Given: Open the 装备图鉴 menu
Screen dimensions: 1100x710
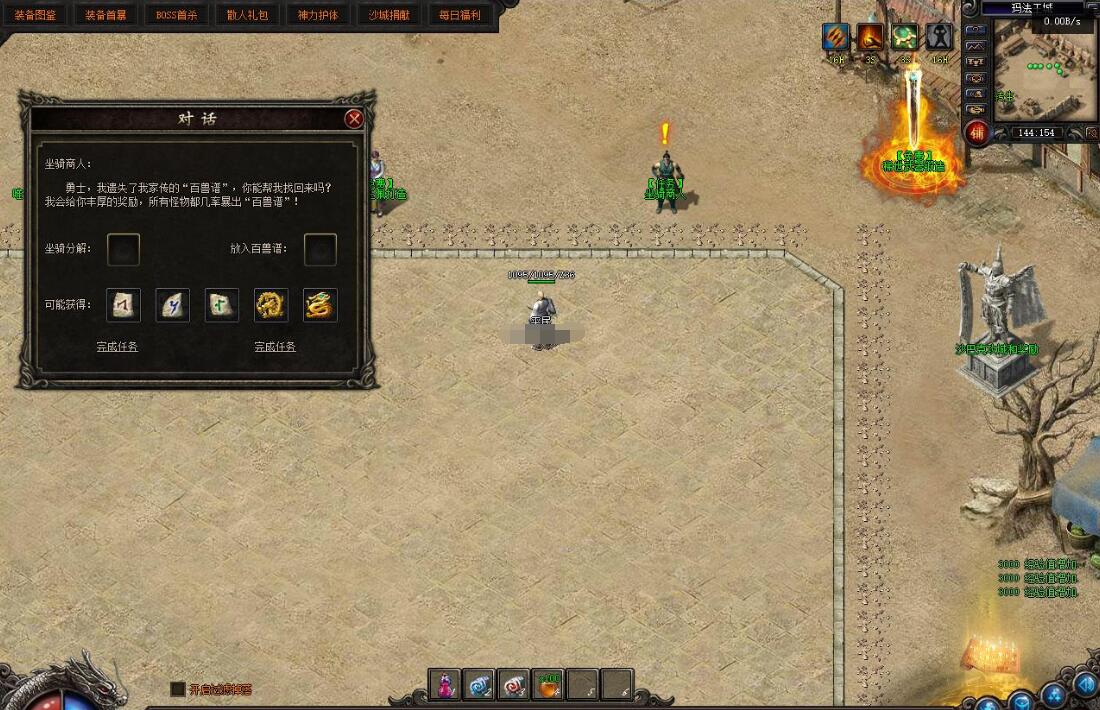Looking at the screenshot, I should pyautogui.click(x=35, y=15).
